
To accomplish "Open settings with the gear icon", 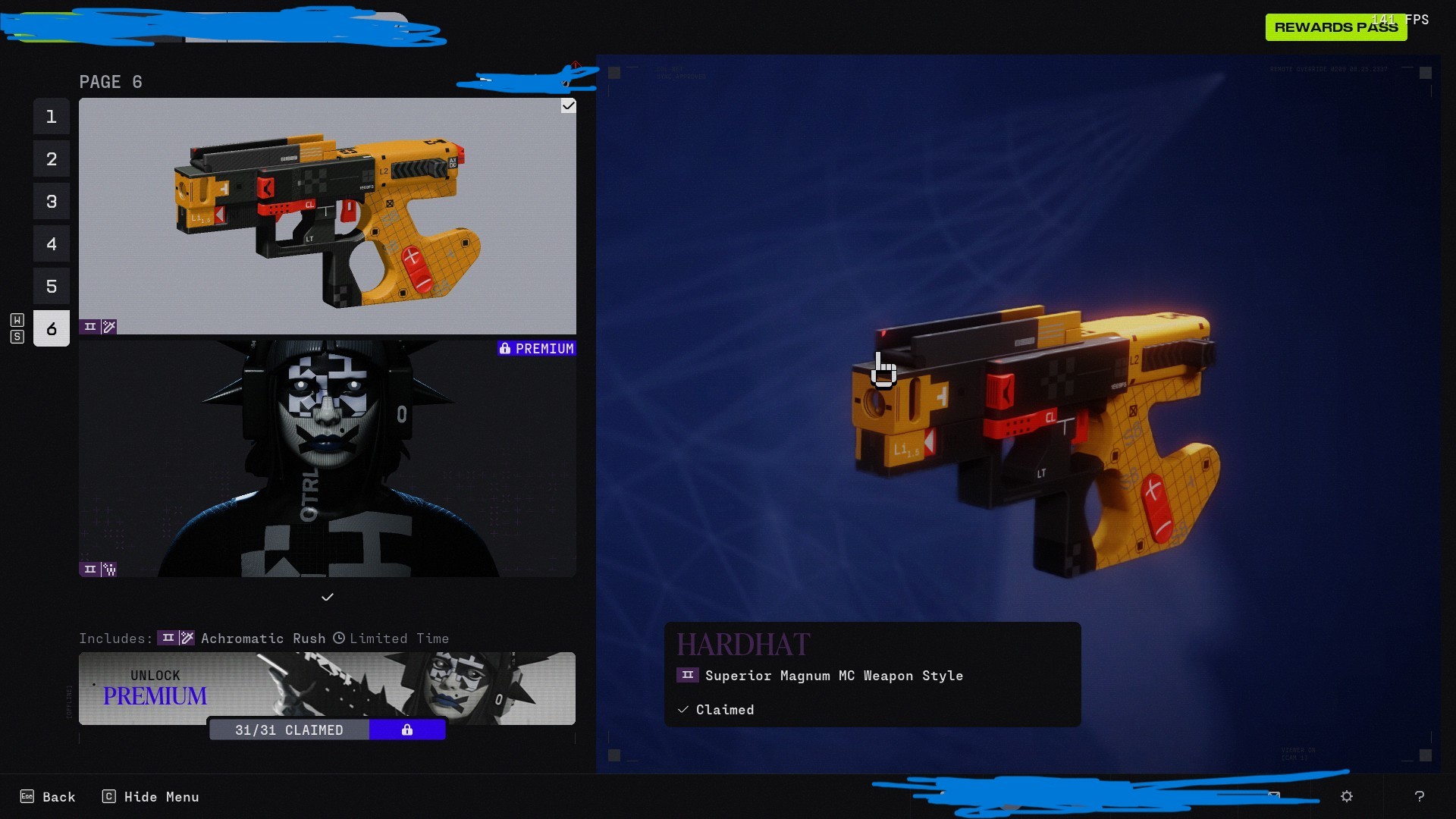I will (1347, 796).
